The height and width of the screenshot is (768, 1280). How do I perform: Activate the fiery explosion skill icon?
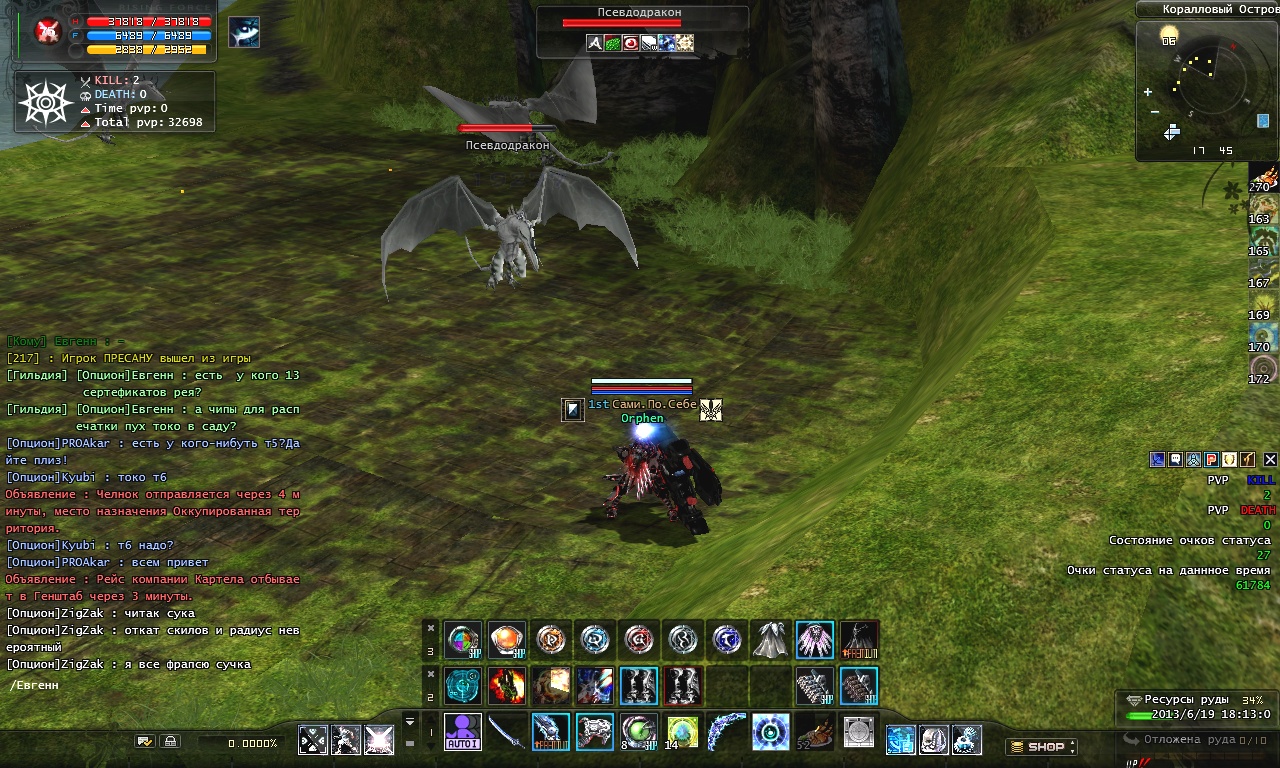(507, 686)
